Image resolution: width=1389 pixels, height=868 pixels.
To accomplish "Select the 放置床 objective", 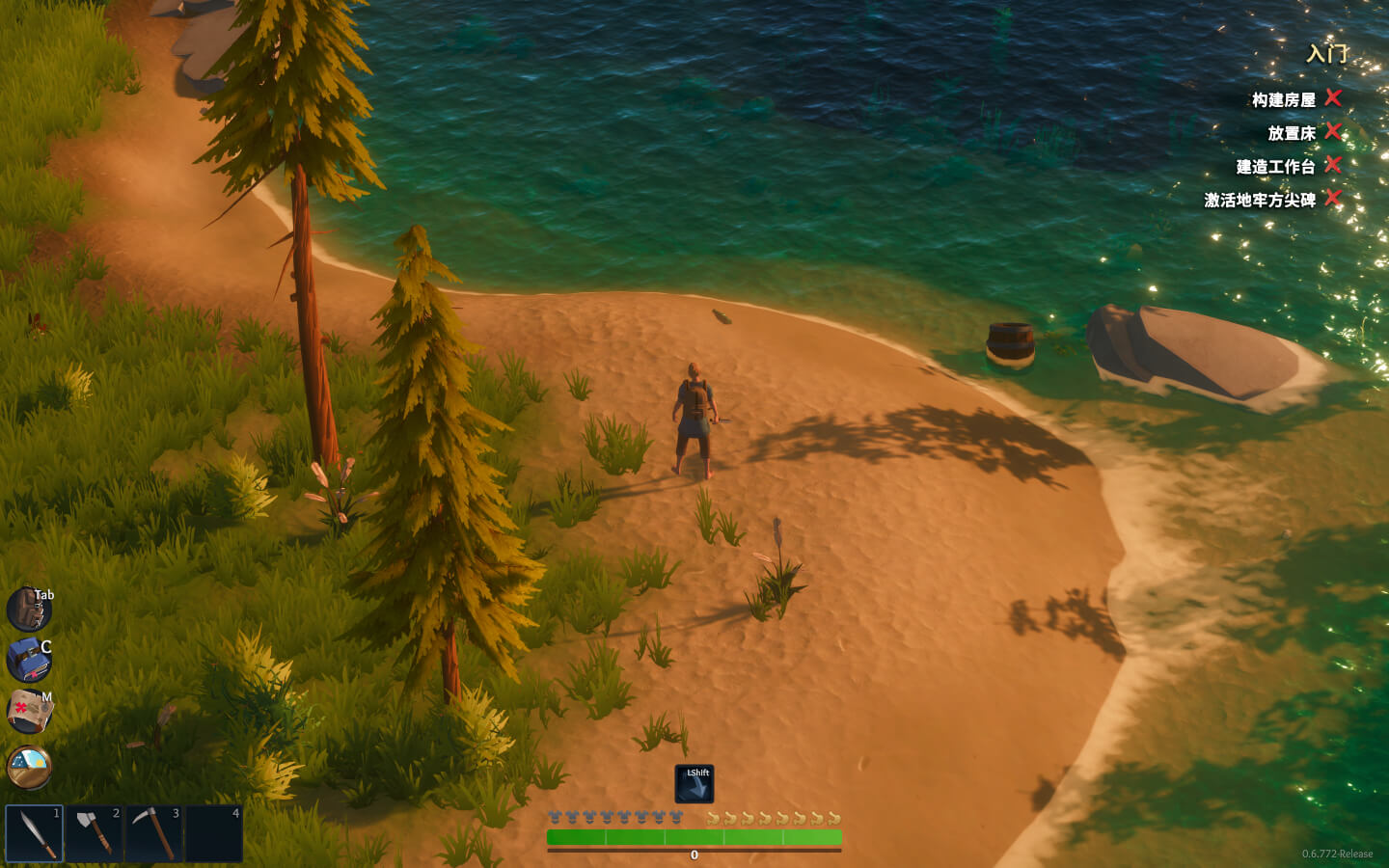I will coord(1291,133).
